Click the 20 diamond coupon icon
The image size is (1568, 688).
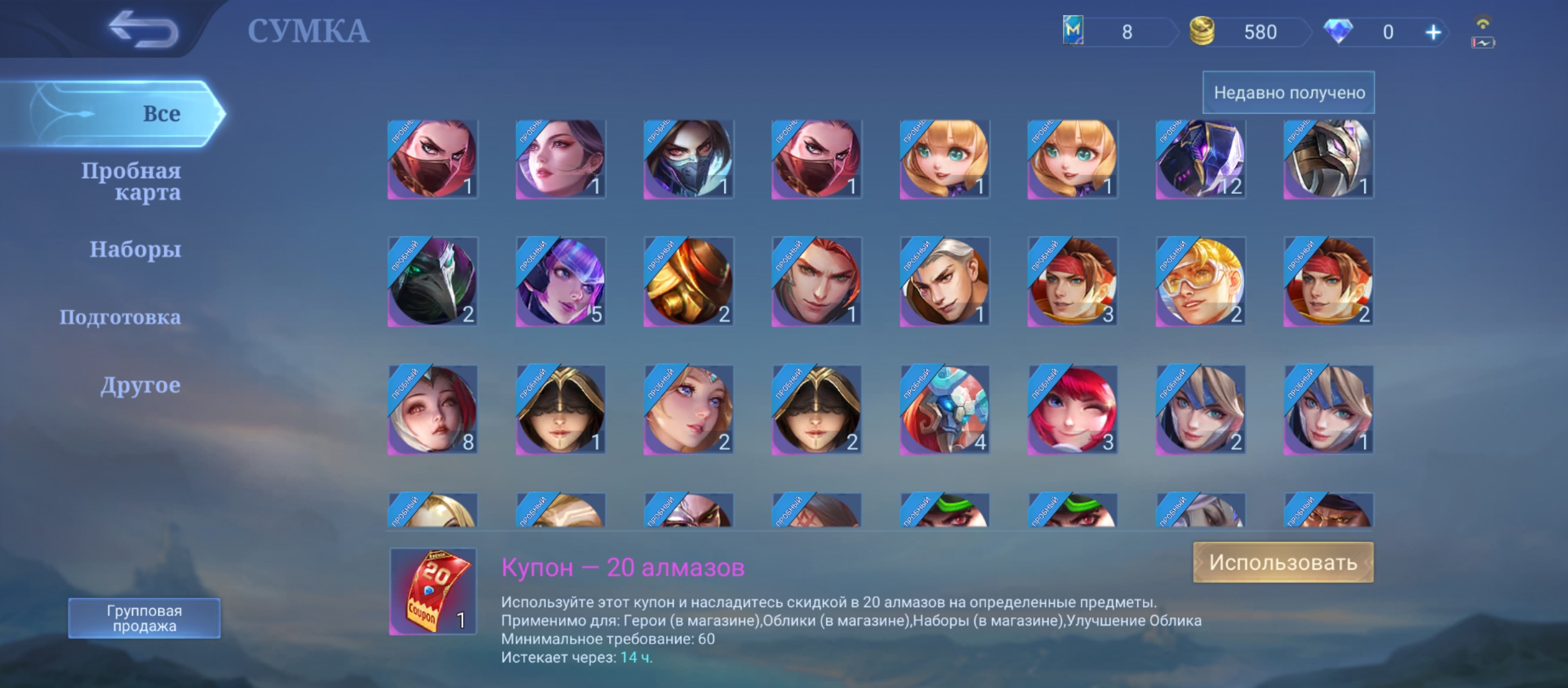pyautogui.click(x=433, y=592)
